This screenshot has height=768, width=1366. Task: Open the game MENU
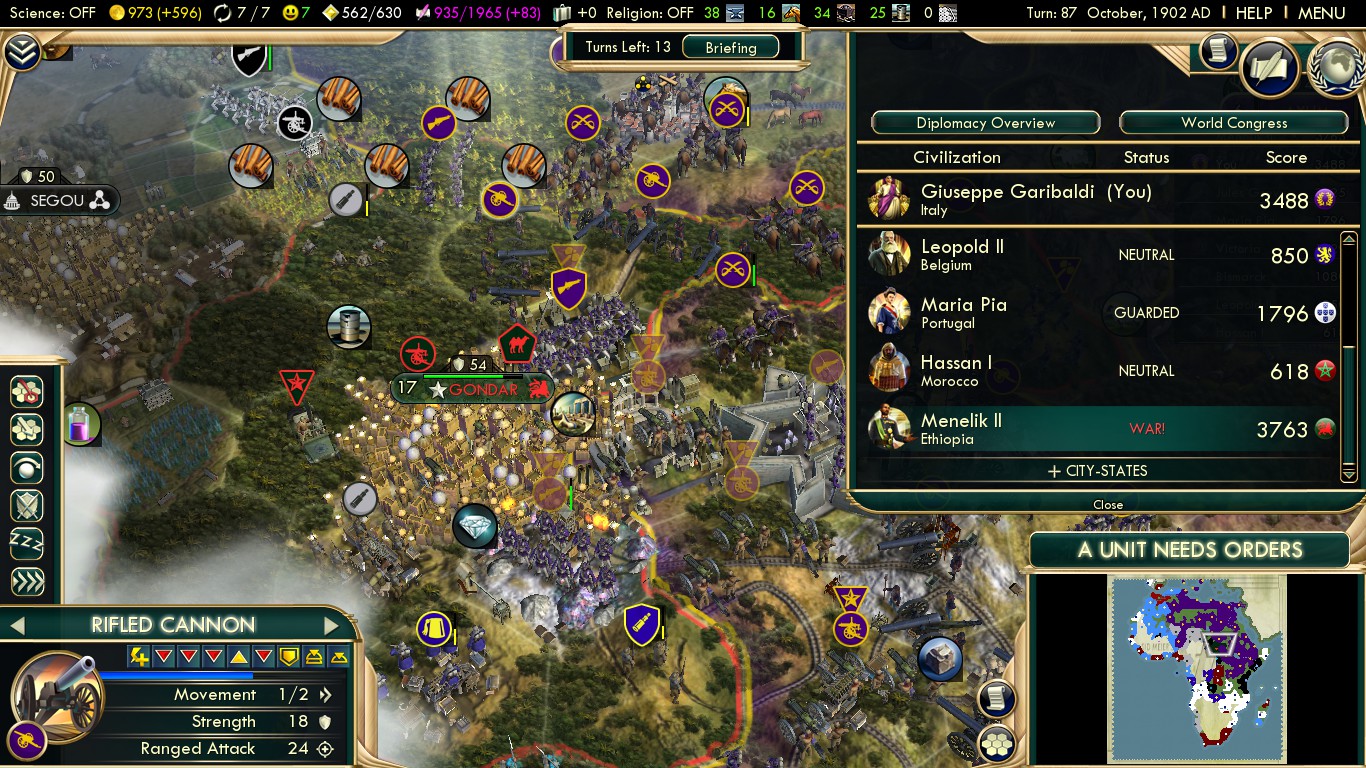pyautogui.click(x=1321, y=13)
